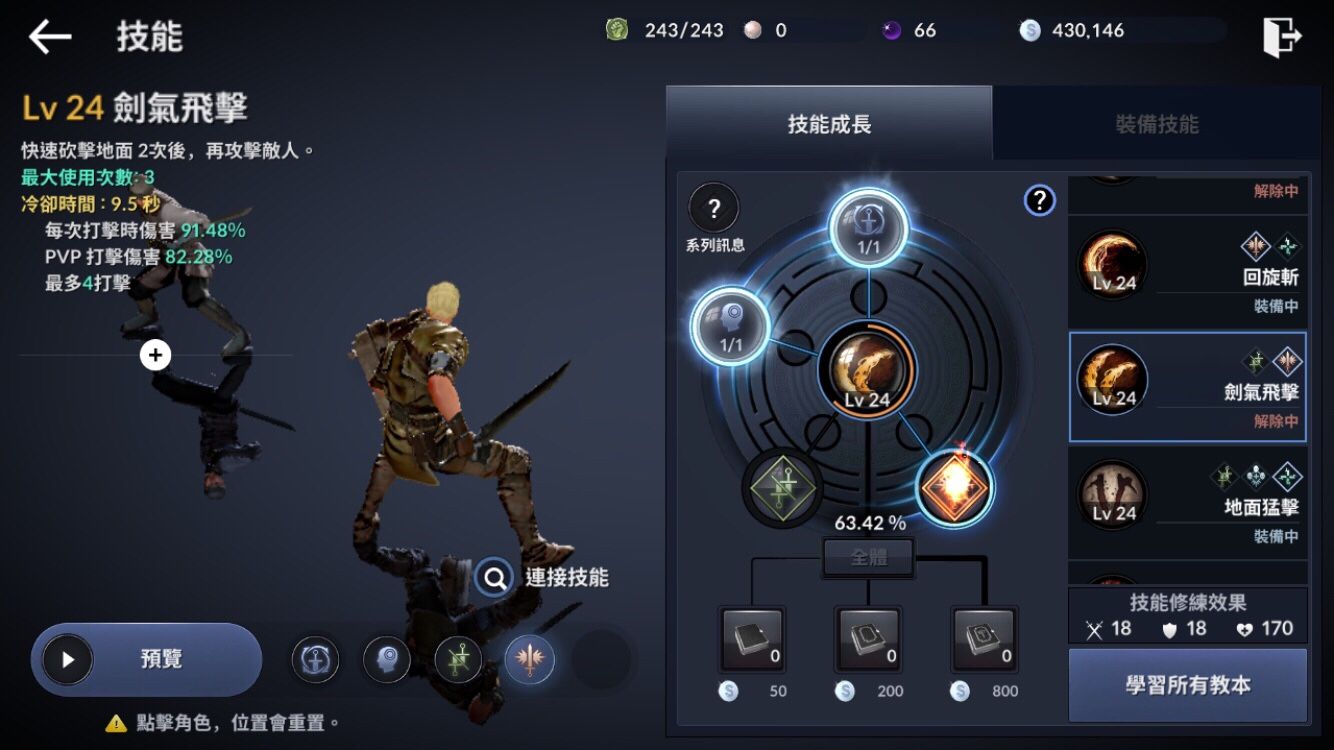Click the plus icon beside the shadow character
Viewport: 1334px width, 750px height.
click(x=155, y=355)
